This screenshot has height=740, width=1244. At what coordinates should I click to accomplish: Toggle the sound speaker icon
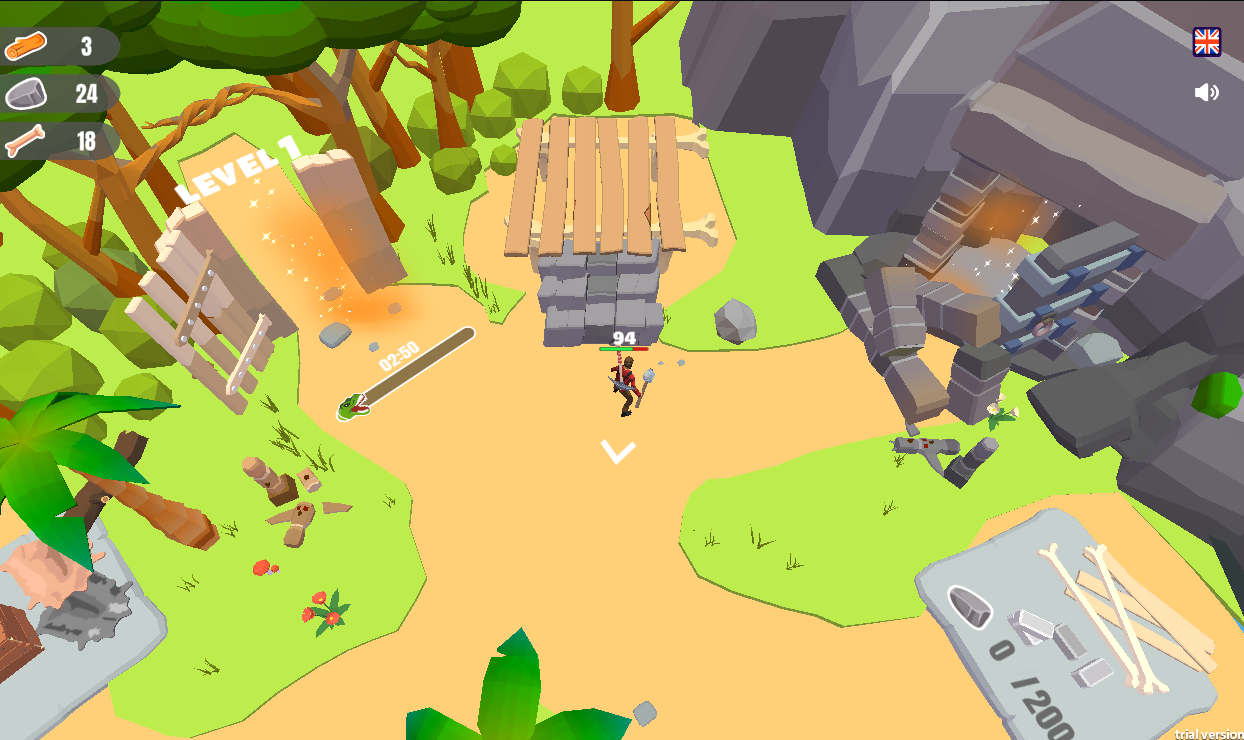tap(1207, 93)
